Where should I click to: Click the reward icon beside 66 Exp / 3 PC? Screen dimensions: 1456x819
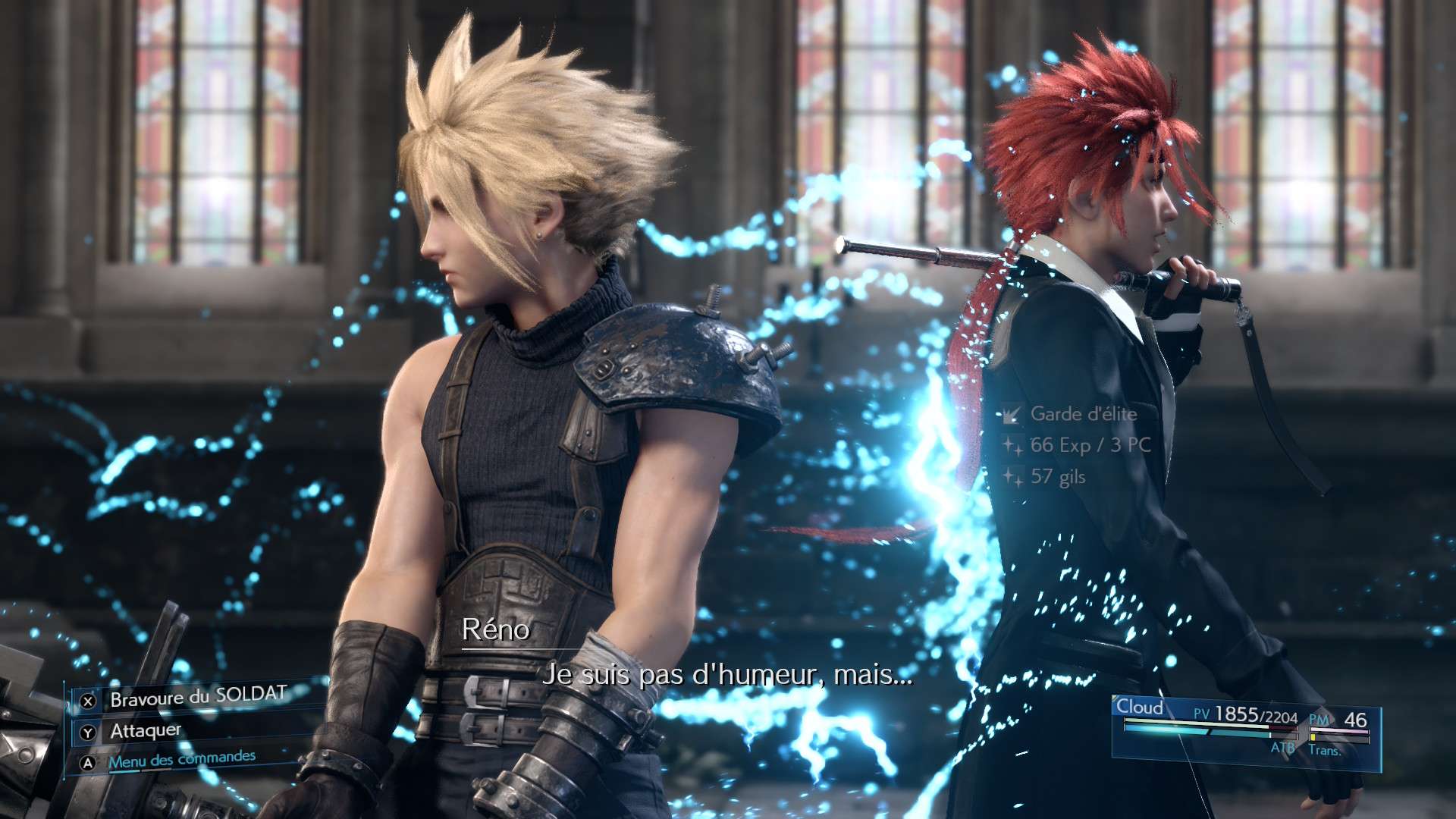(x=1012, y=446)
